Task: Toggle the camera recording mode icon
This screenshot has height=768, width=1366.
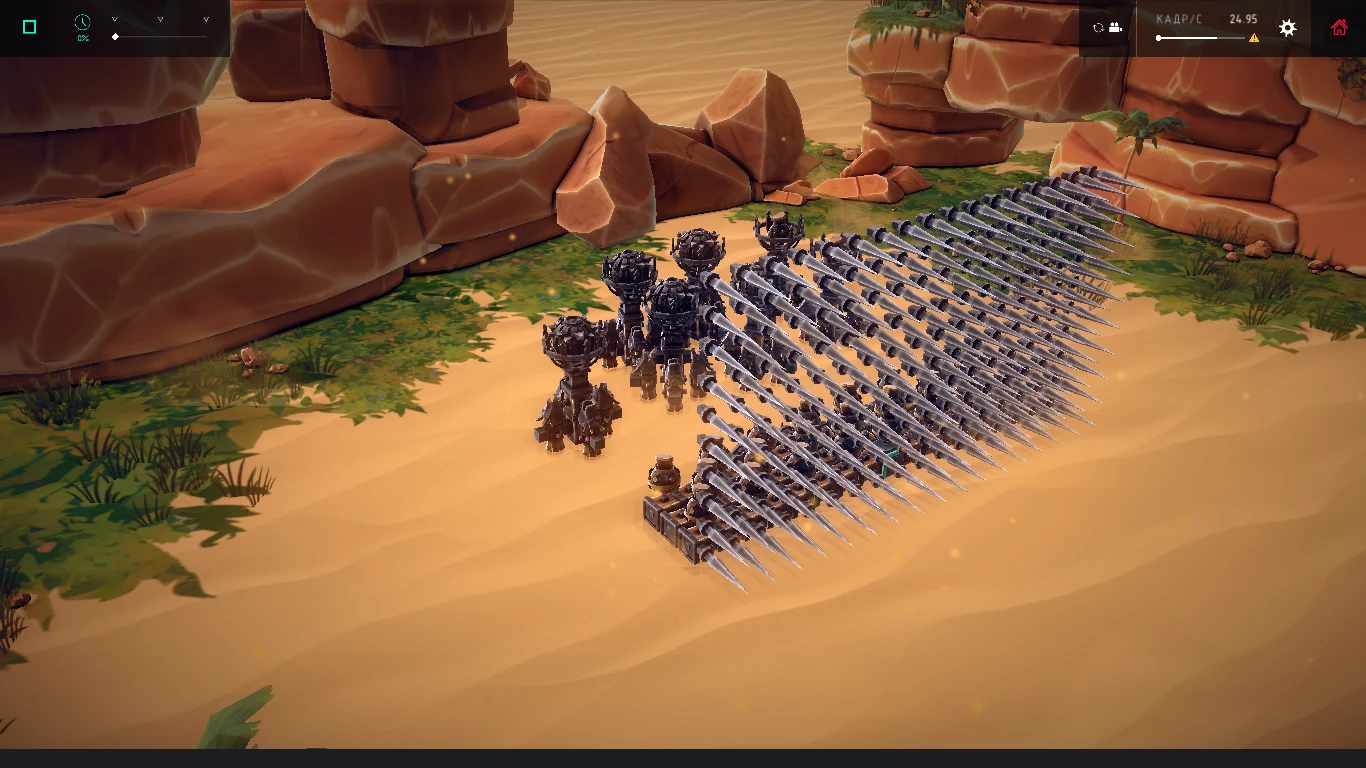Action: (1115, 27)
